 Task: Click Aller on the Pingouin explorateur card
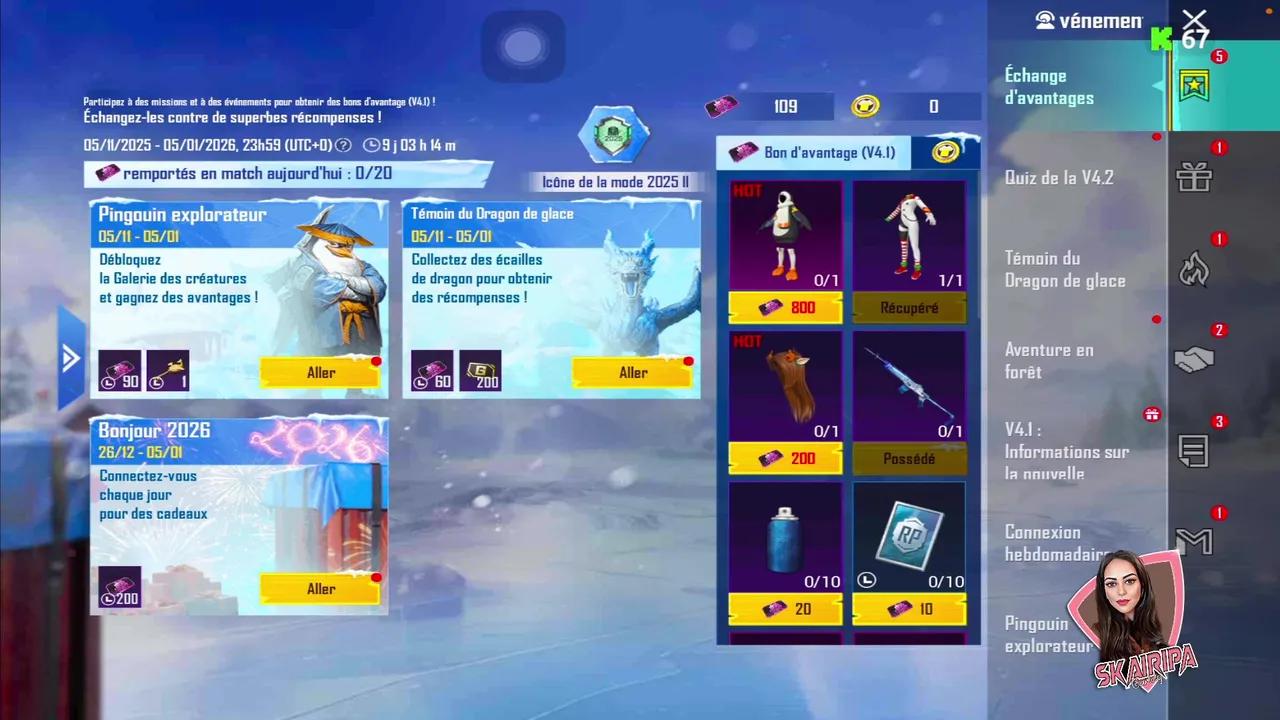point(320,372)
